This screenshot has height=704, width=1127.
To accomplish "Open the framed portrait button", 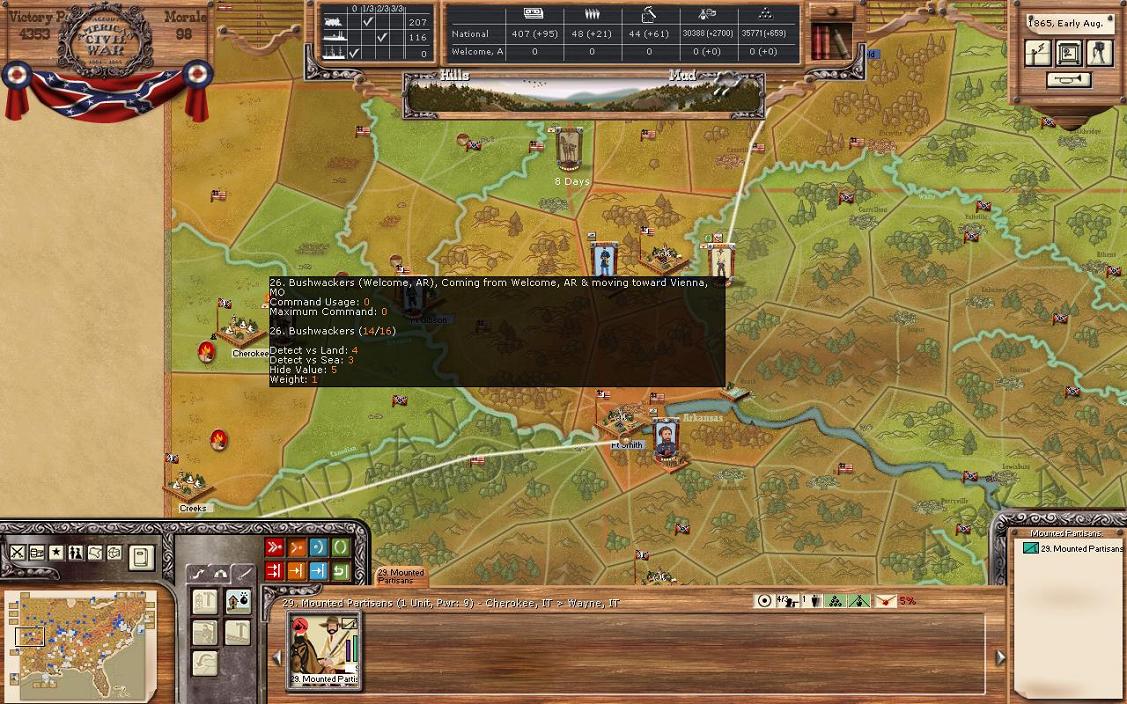I will click(x=1069, y=53).
